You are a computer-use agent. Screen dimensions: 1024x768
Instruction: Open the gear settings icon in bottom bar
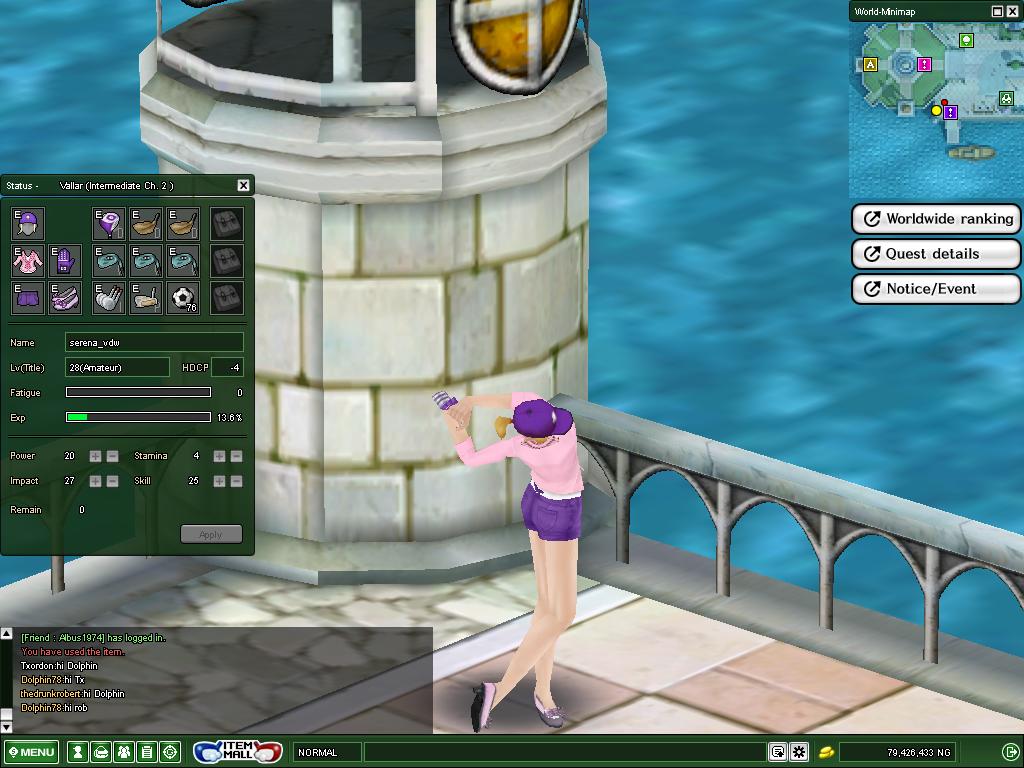(x=799, y=752)
